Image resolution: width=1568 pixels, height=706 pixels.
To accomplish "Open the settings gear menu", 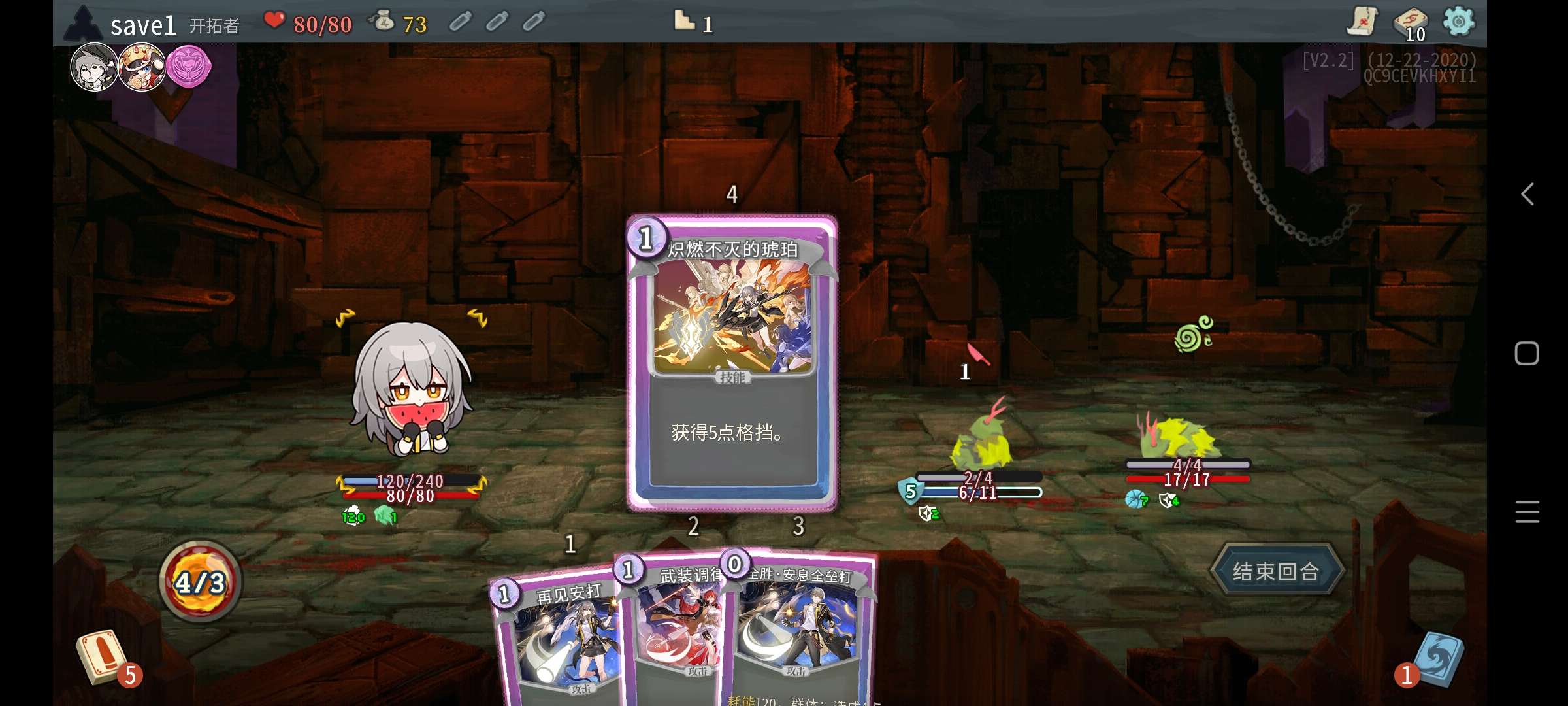I will 1460,22.
